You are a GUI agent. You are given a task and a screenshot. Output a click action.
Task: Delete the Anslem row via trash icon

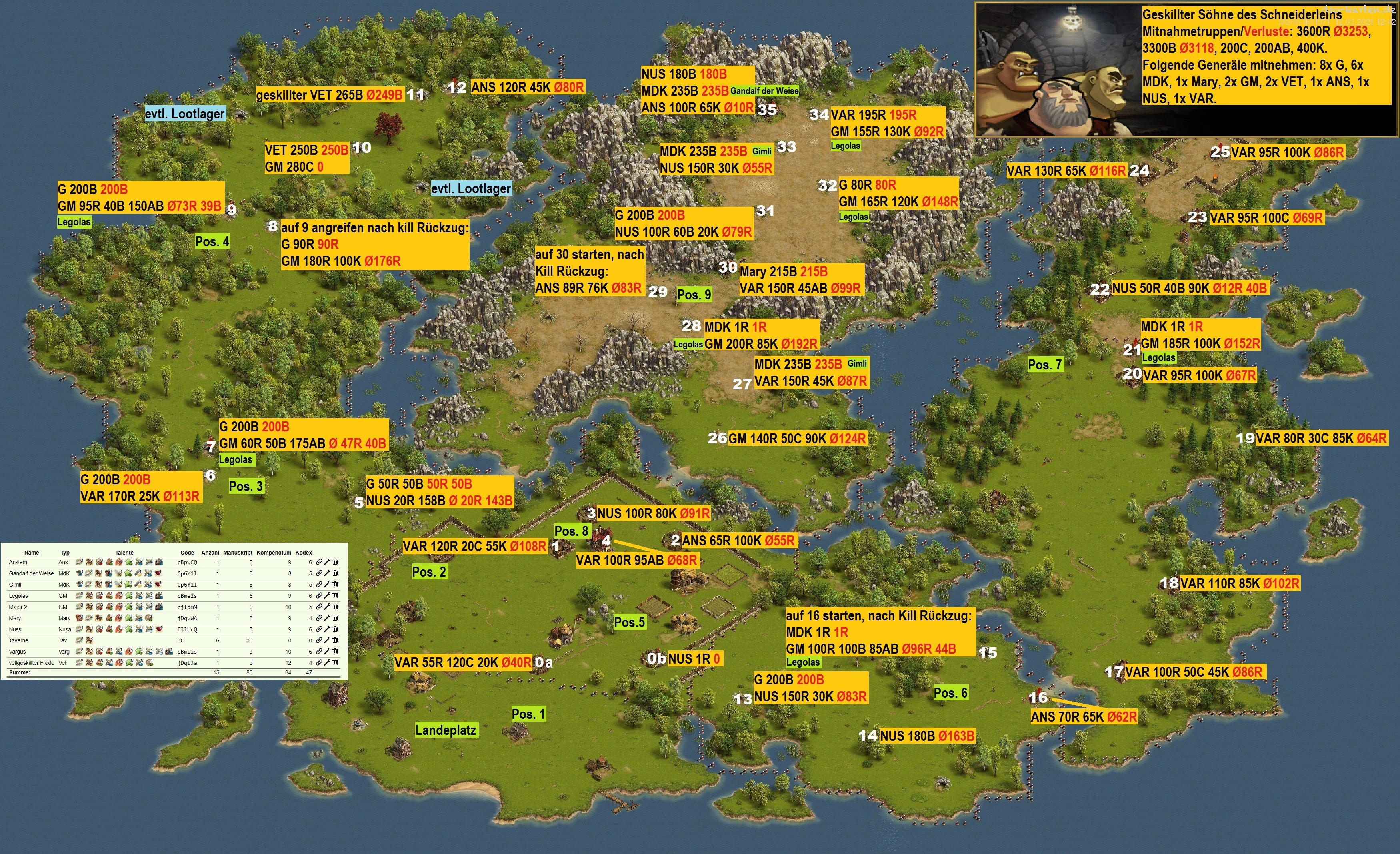tap(335, 562)
